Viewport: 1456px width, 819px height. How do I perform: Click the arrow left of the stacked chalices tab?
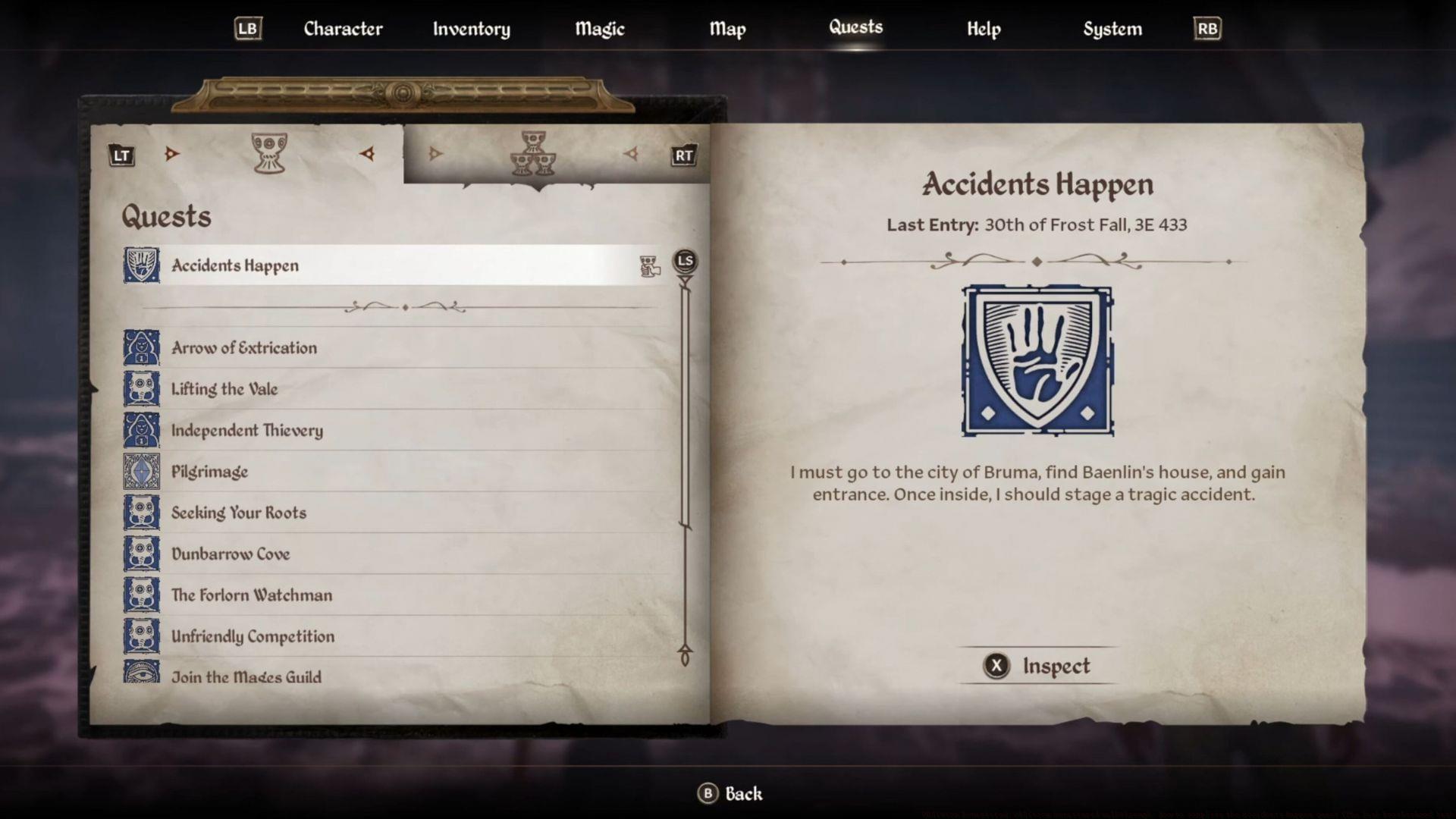coord(435,152)
